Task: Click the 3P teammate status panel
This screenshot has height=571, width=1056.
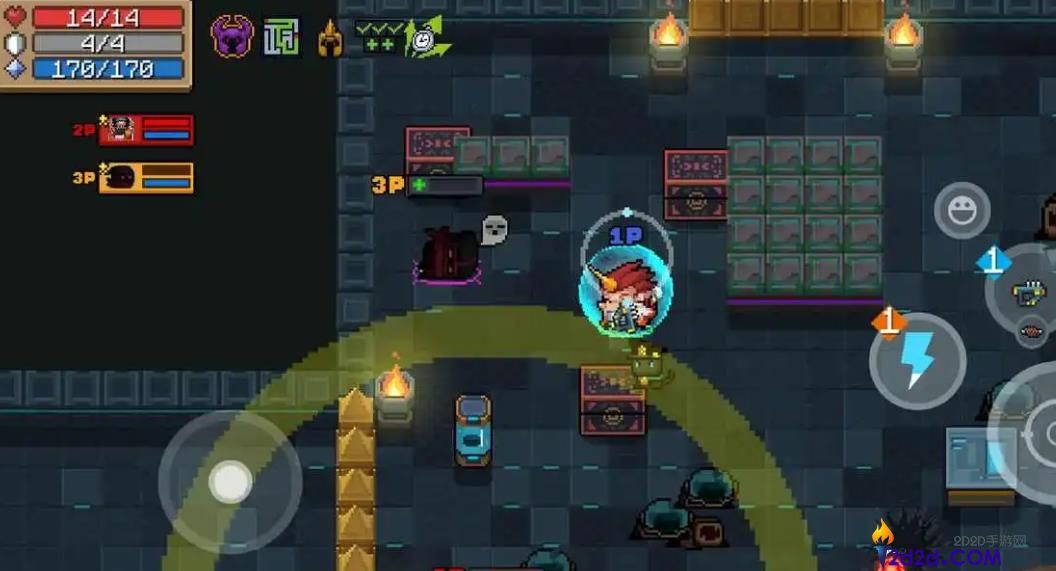Action: [x=146, y=178]
